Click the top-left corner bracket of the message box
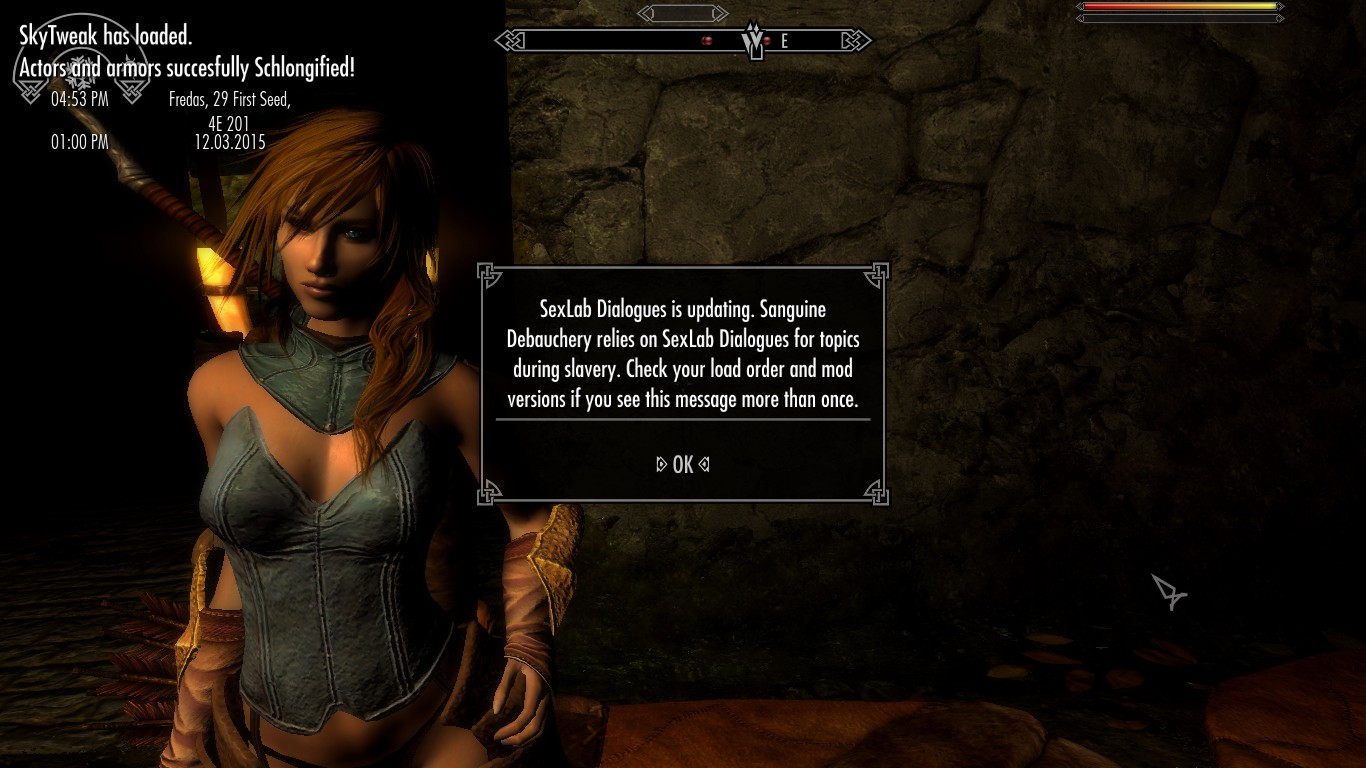 [488, 271]
